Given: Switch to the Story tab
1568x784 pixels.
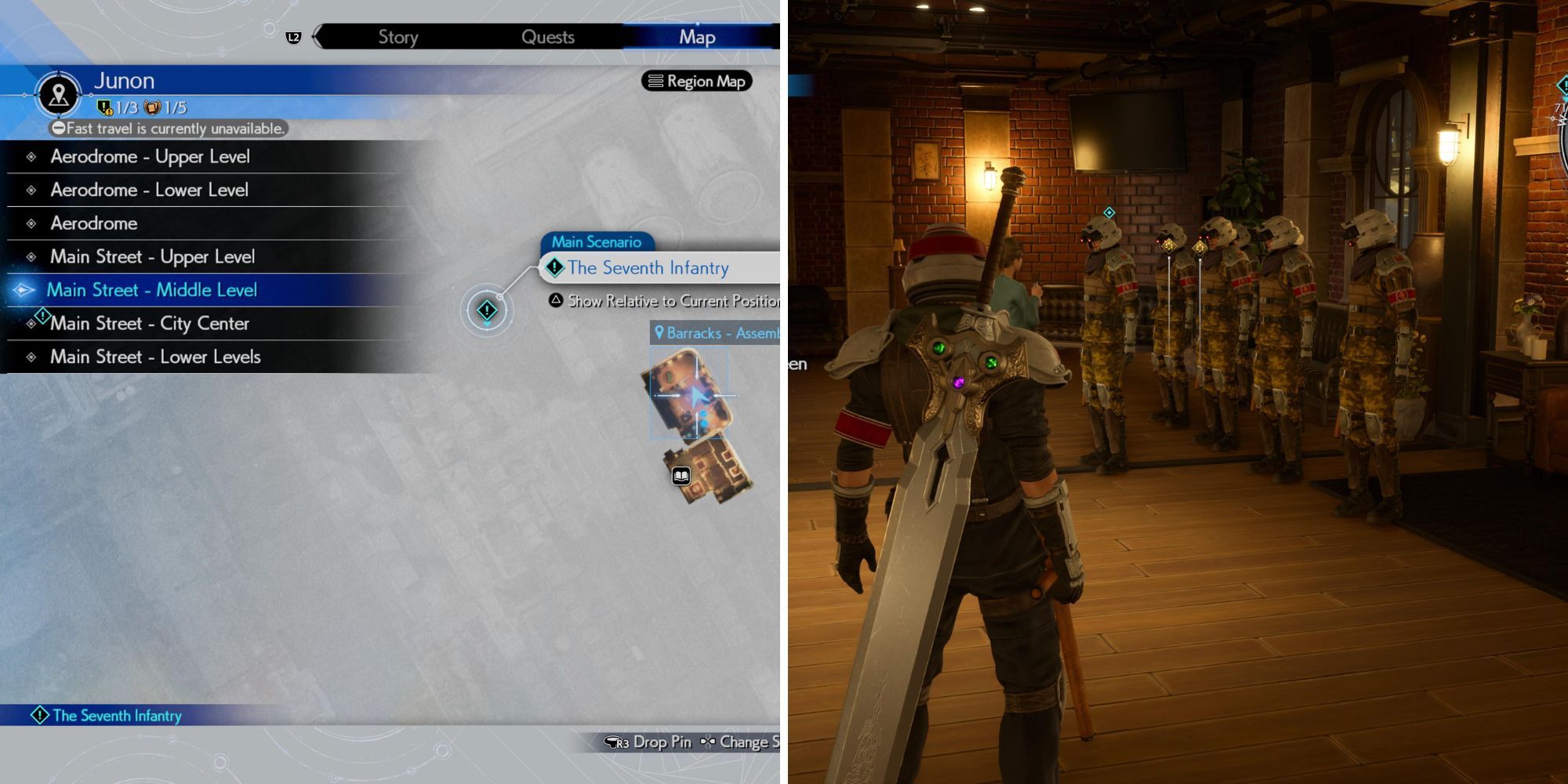Looking at the screenshot, I should (398, 36).
